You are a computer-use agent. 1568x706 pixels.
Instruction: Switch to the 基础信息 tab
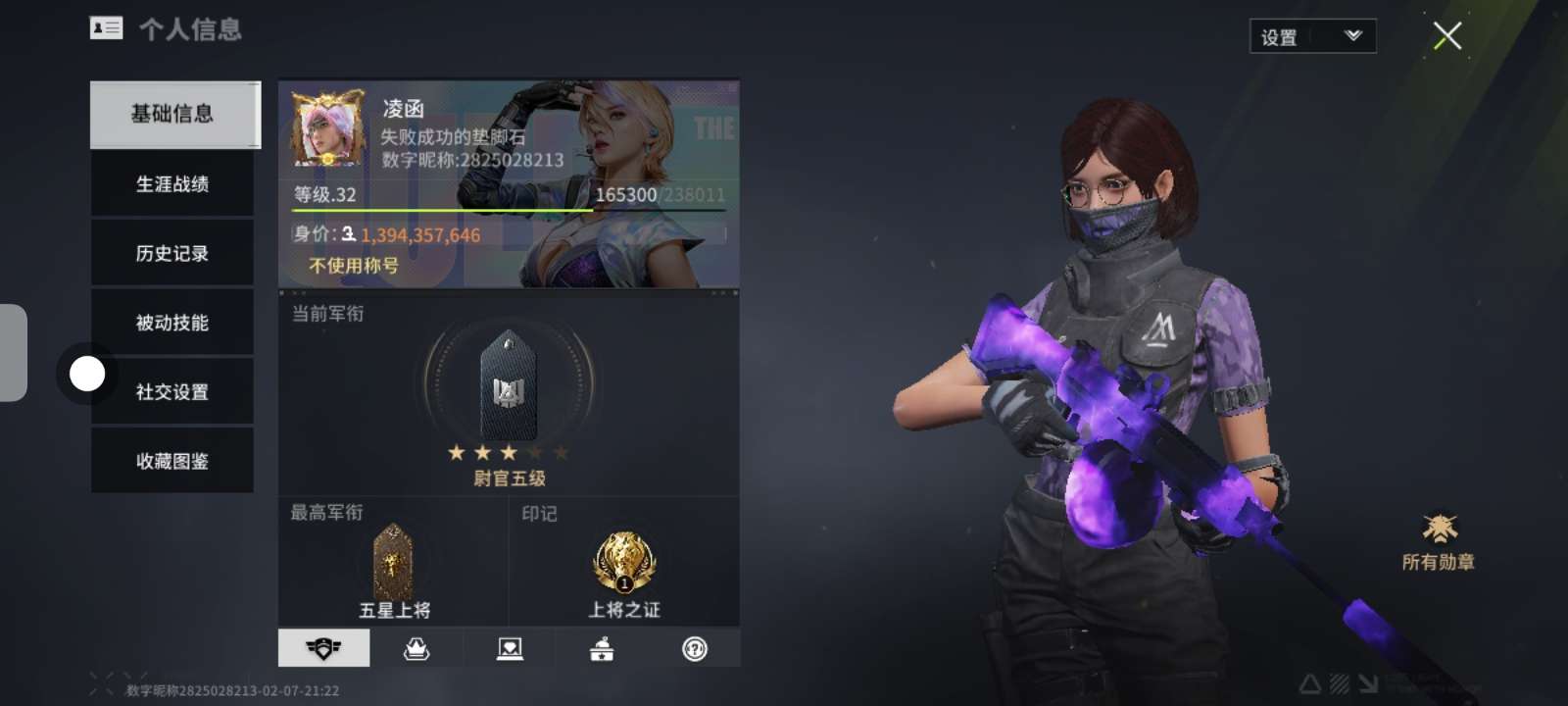pyautogui.click(x=173, y=115)
